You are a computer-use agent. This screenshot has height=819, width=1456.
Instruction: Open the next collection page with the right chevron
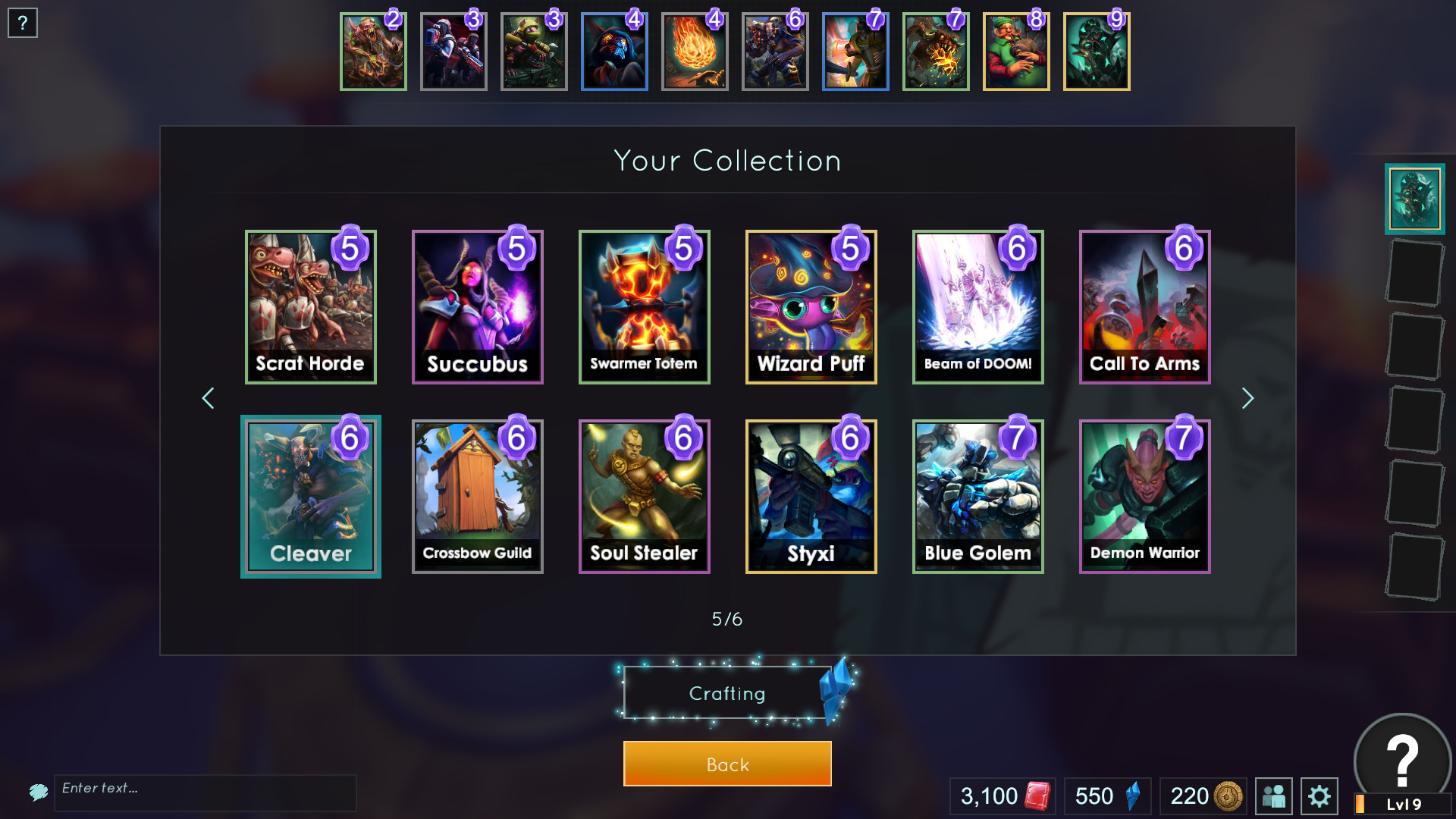pos(1247,398)
